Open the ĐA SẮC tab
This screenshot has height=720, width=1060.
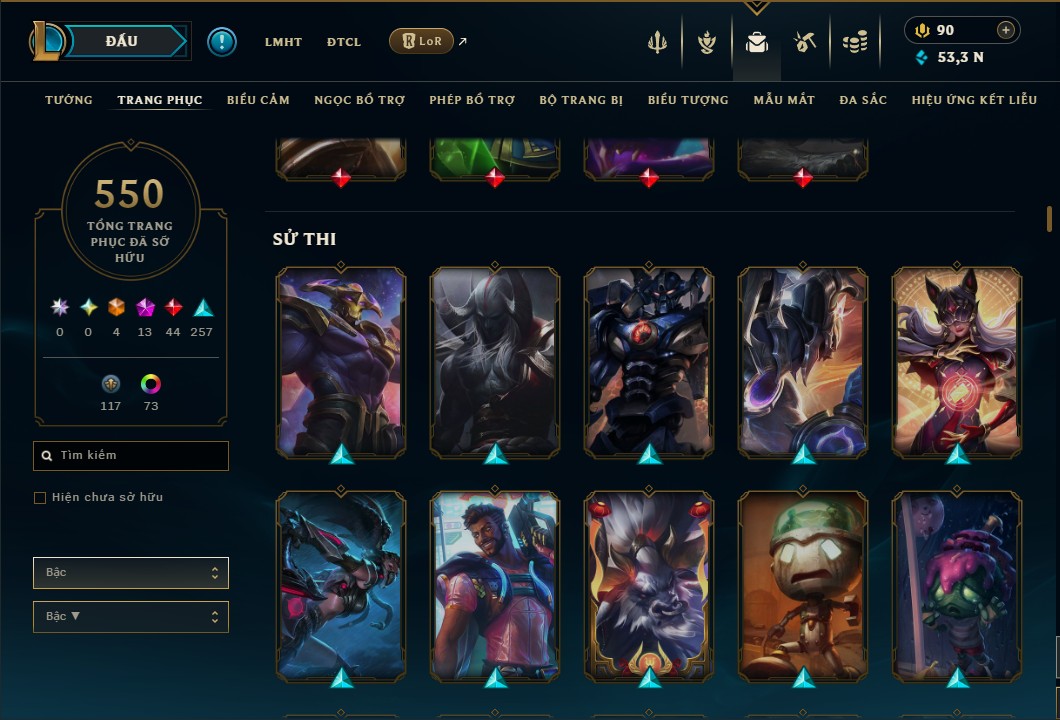(863, 100)
